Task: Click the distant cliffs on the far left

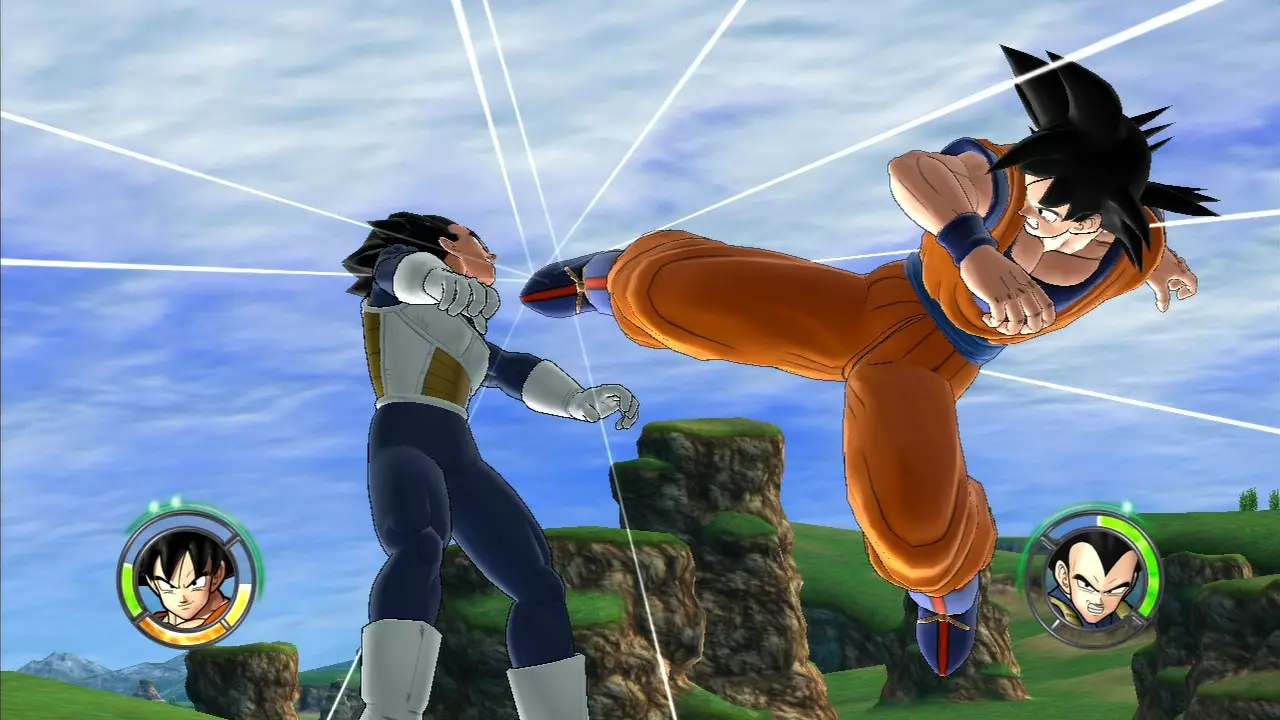Action: (x=60, y=660)
